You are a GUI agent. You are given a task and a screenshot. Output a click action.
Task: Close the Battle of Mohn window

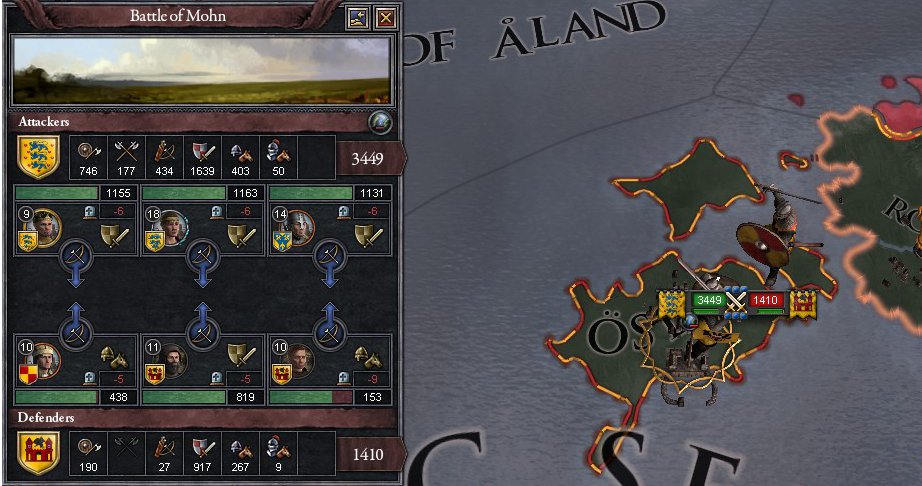[x=385, y=17]
